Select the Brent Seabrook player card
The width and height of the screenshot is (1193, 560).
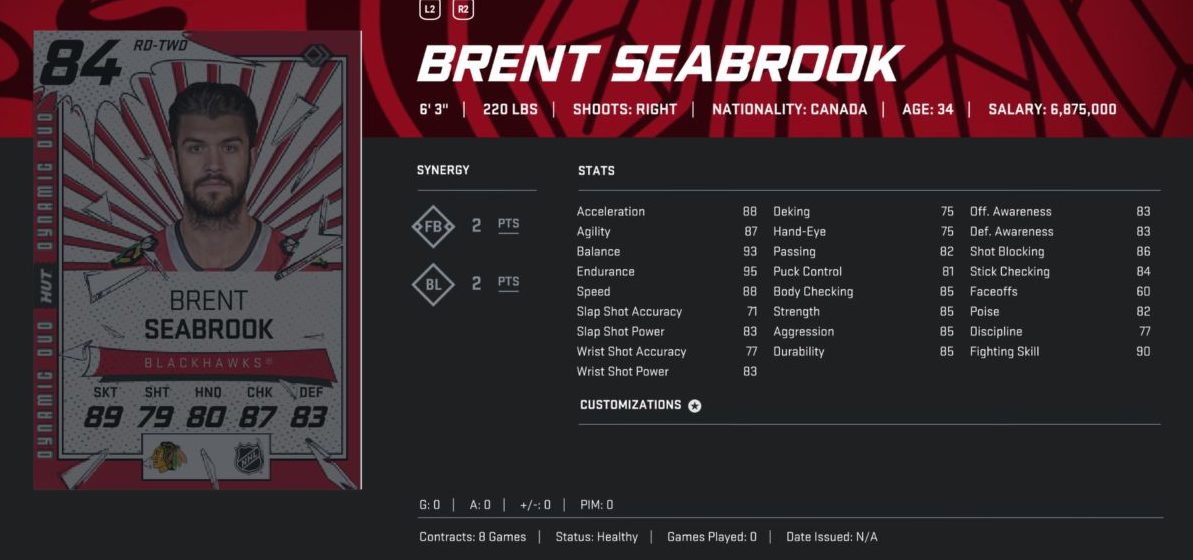tap(197, 260)
